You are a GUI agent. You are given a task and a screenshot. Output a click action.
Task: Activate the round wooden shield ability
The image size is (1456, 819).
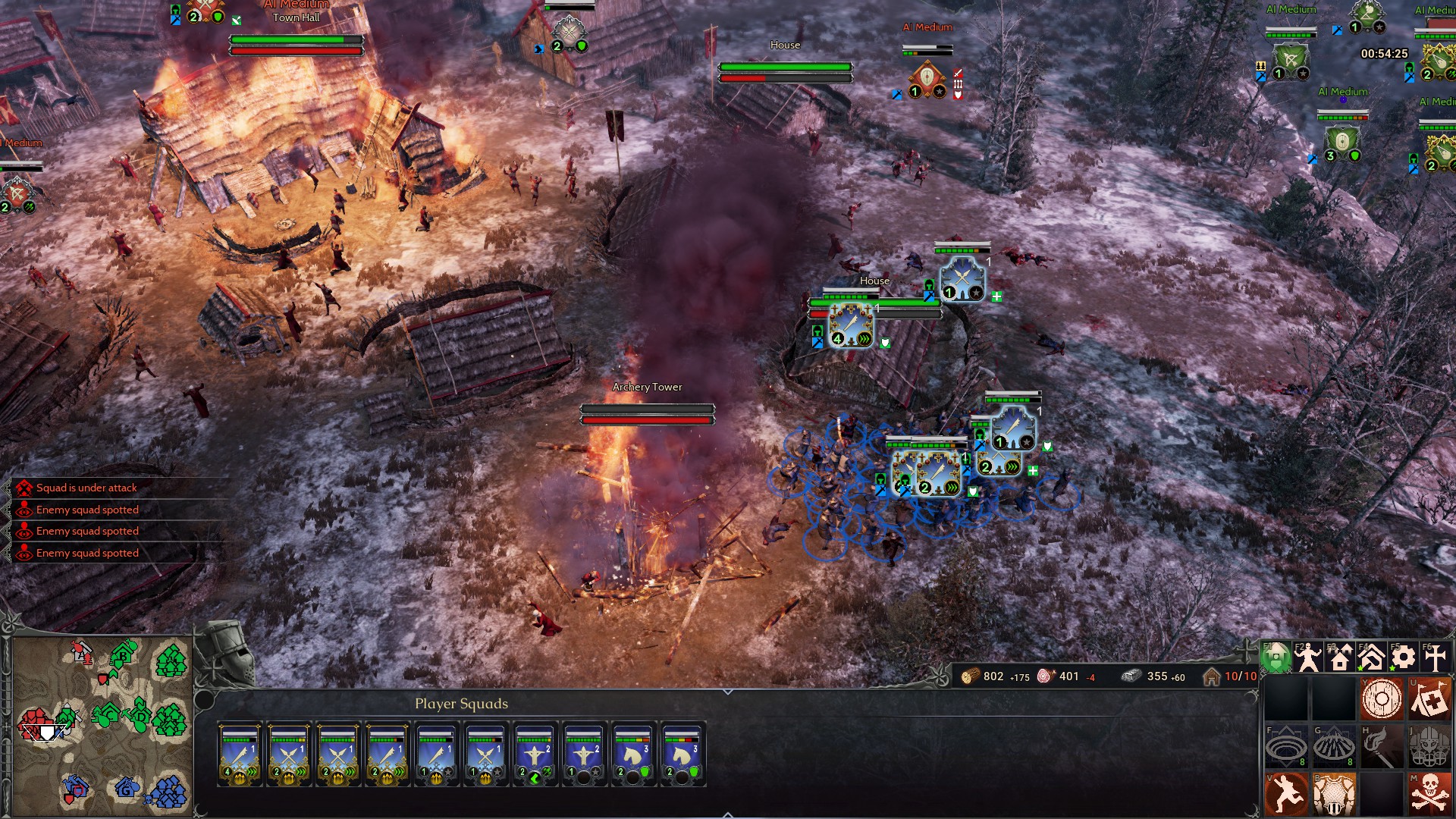coord(1382,699)
